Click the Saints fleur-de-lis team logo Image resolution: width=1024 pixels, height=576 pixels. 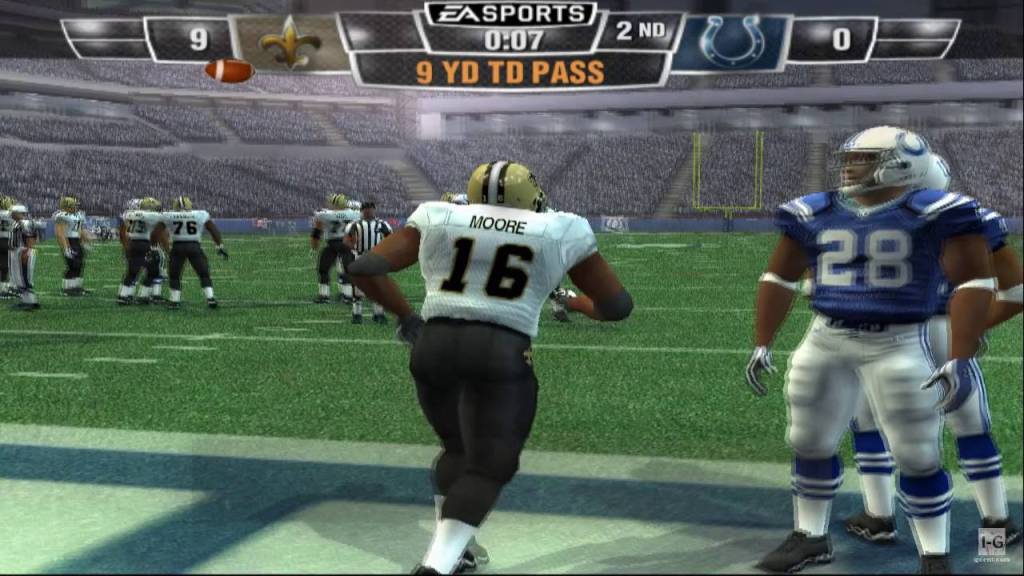pyautogui.click(x=290, y=42)
